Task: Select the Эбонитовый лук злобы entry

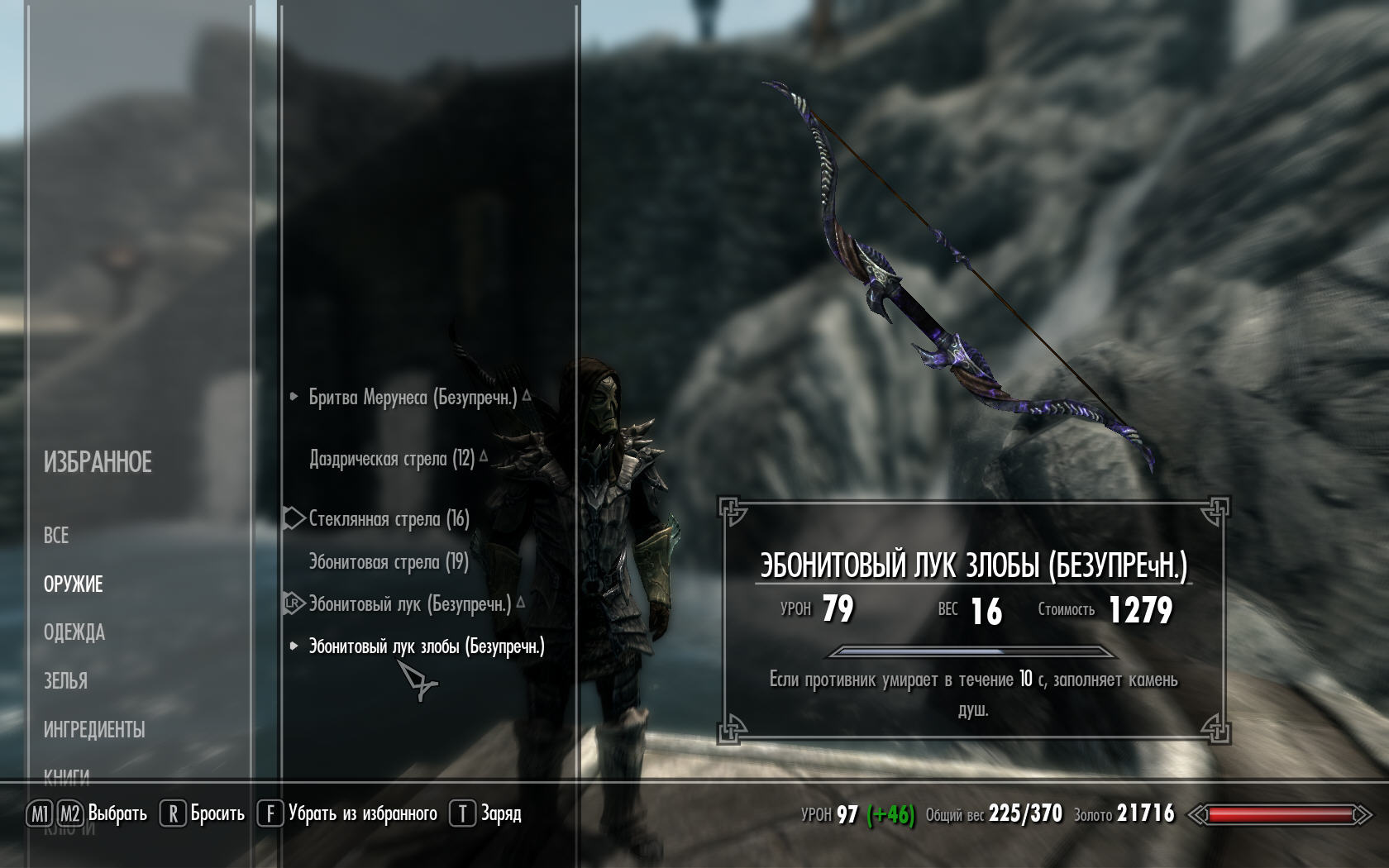Action: 426,646
